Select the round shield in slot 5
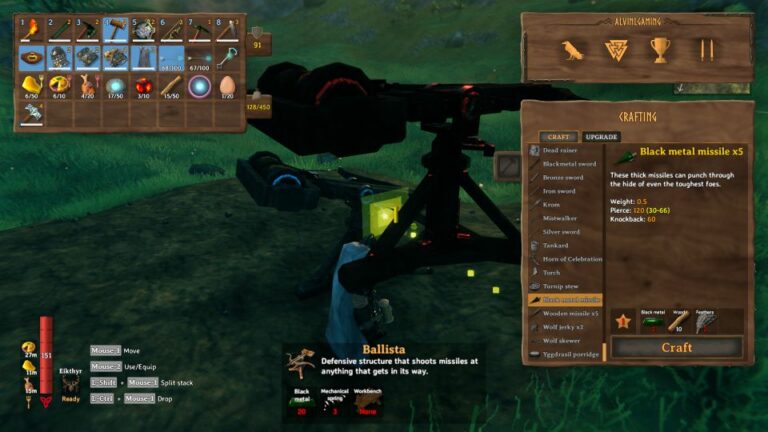Image resolution: width=768 pixels, height=432 pixels. pyautogui.click(x=143, y=30)
